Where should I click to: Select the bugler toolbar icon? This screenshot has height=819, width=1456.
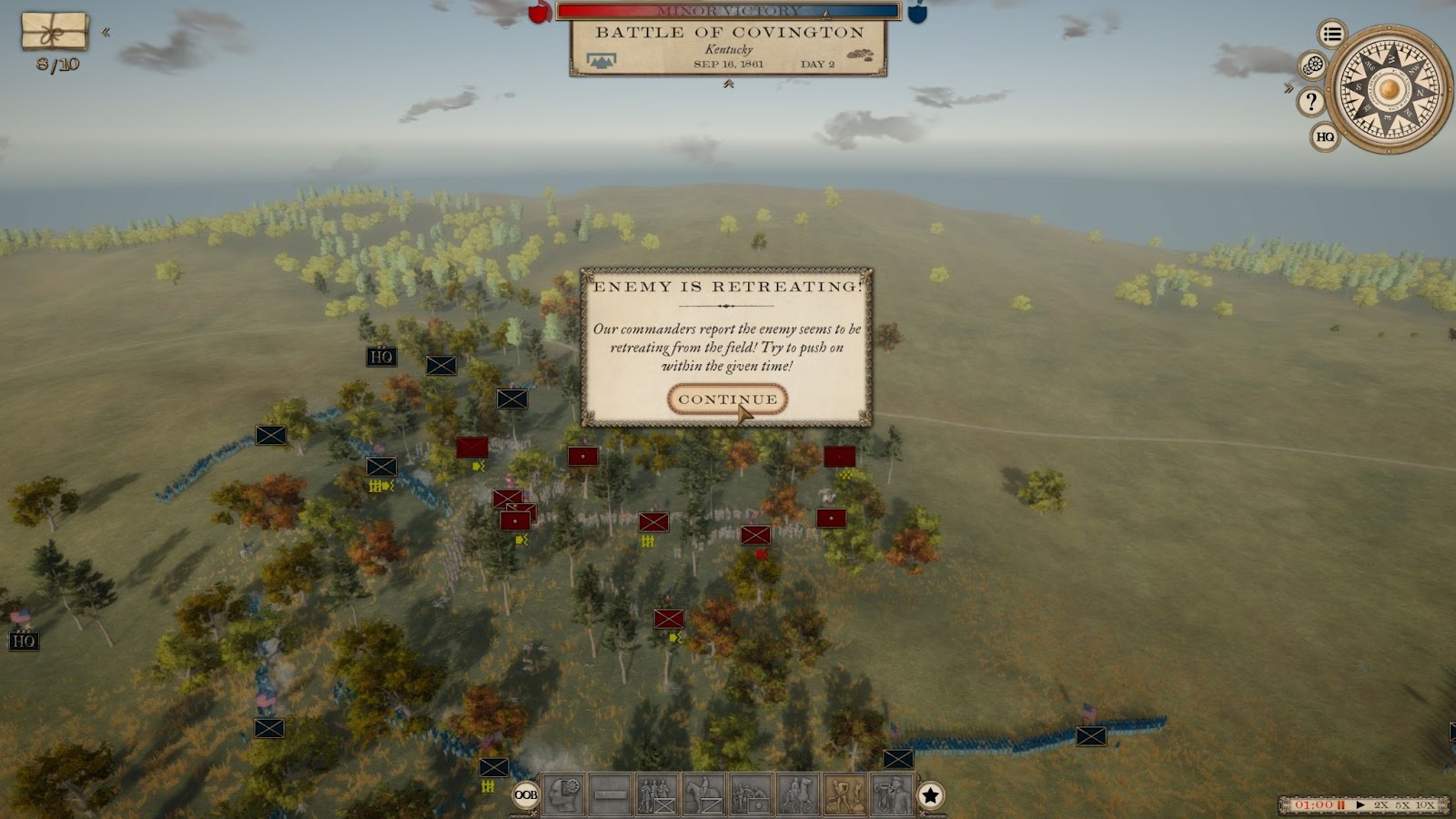(892, 794)
